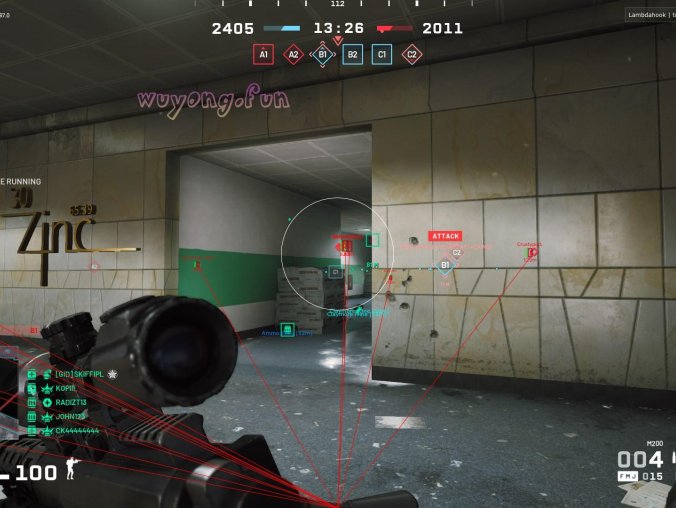Choose squad member KOPIII in the squad list

click(66, 388)
